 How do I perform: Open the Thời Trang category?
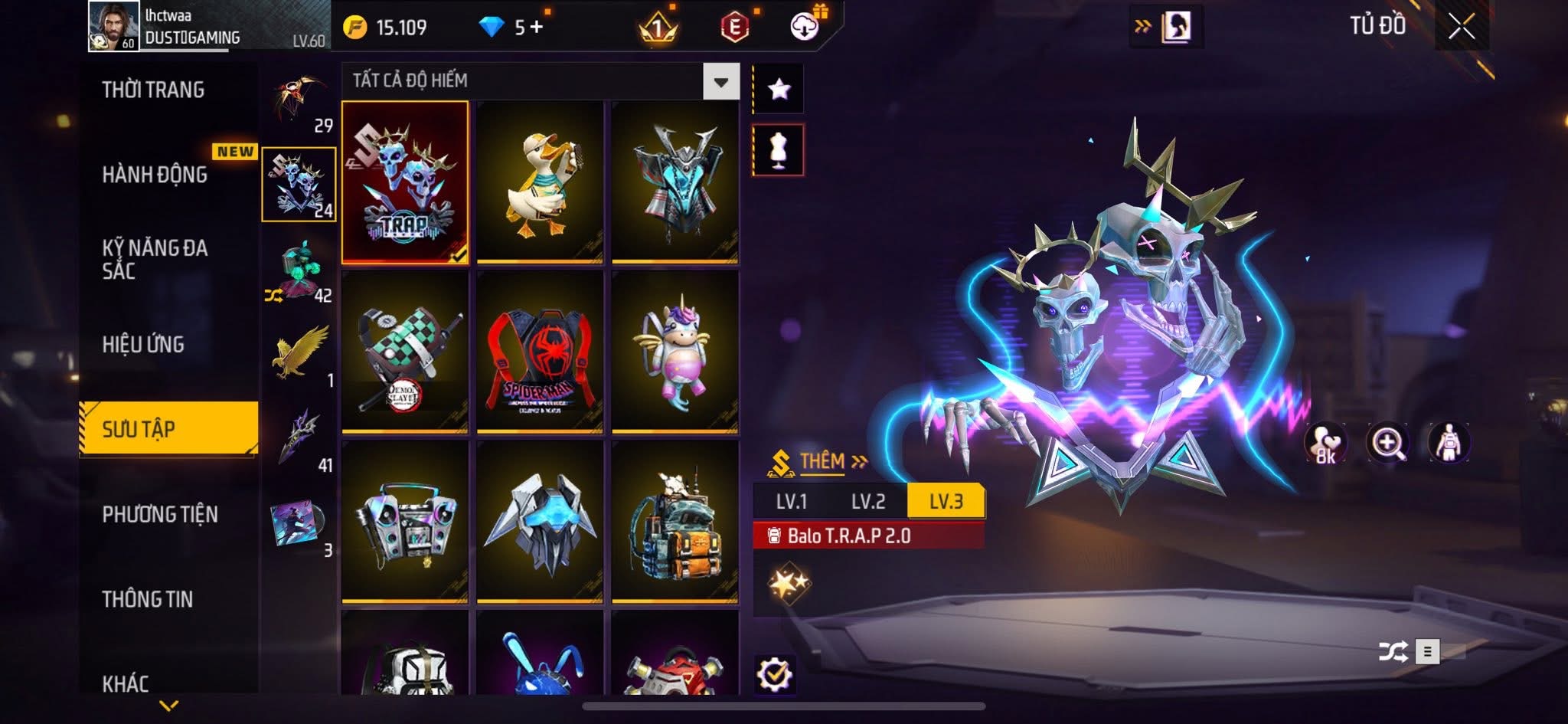point(153,90)
